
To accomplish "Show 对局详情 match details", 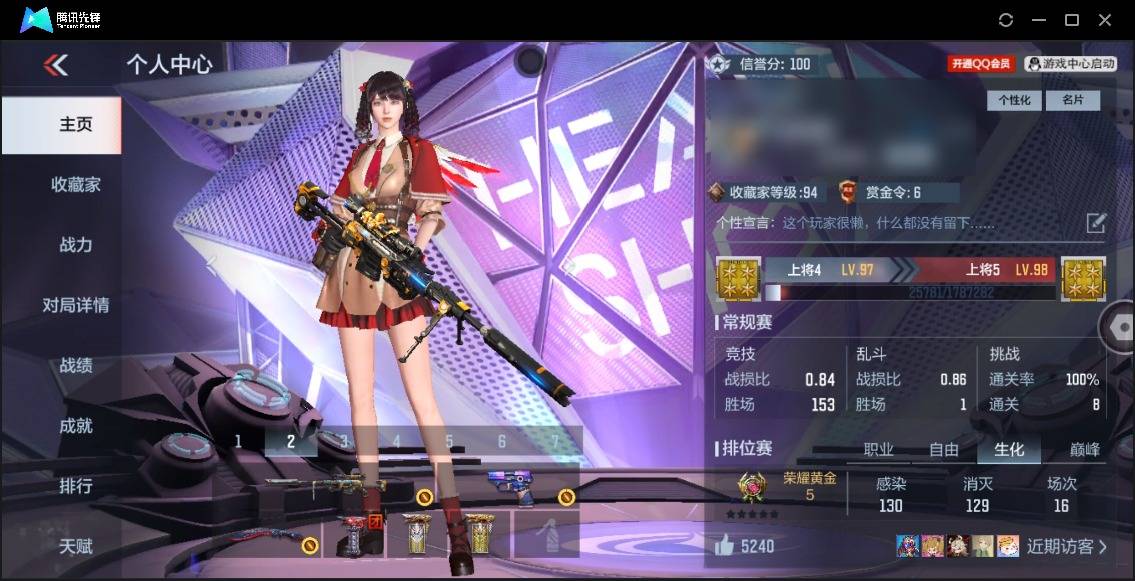I will pyautogui.click(x=75, y=305).
